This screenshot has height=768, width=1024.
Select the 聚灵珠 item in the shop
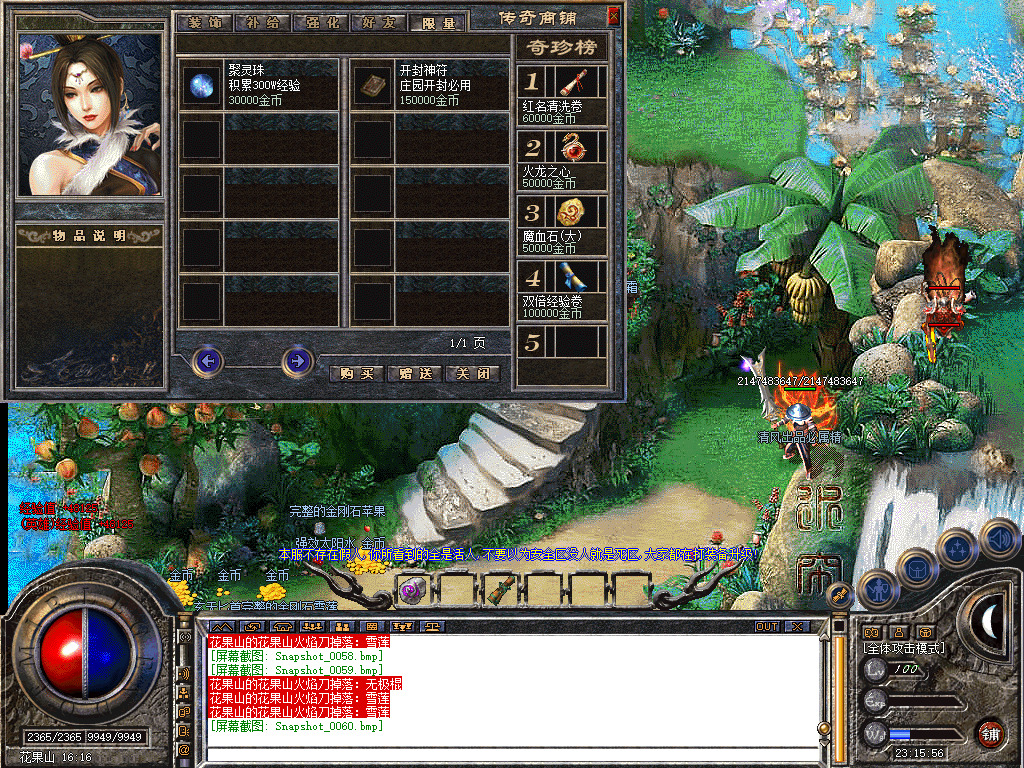[202, 84]
